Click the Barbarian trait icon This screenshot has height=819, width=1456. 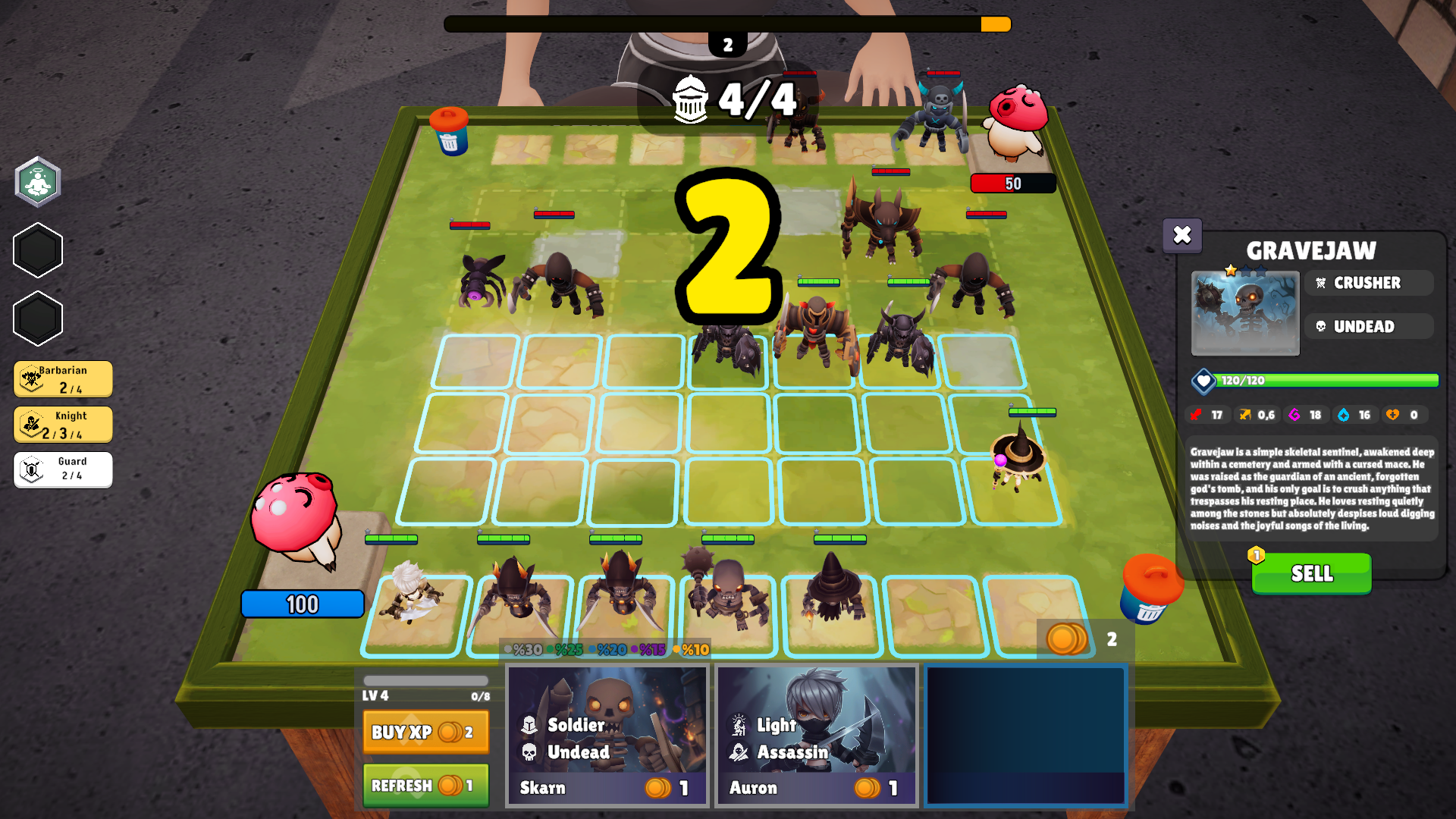[x=30, y=378]
